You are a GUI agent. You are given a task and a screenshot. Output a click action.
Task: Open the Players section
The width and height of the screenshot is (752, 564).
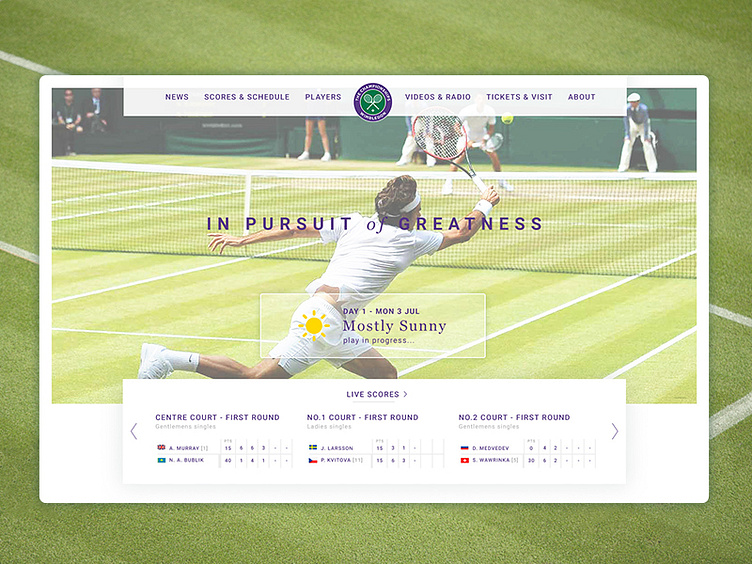pos(323,97)
